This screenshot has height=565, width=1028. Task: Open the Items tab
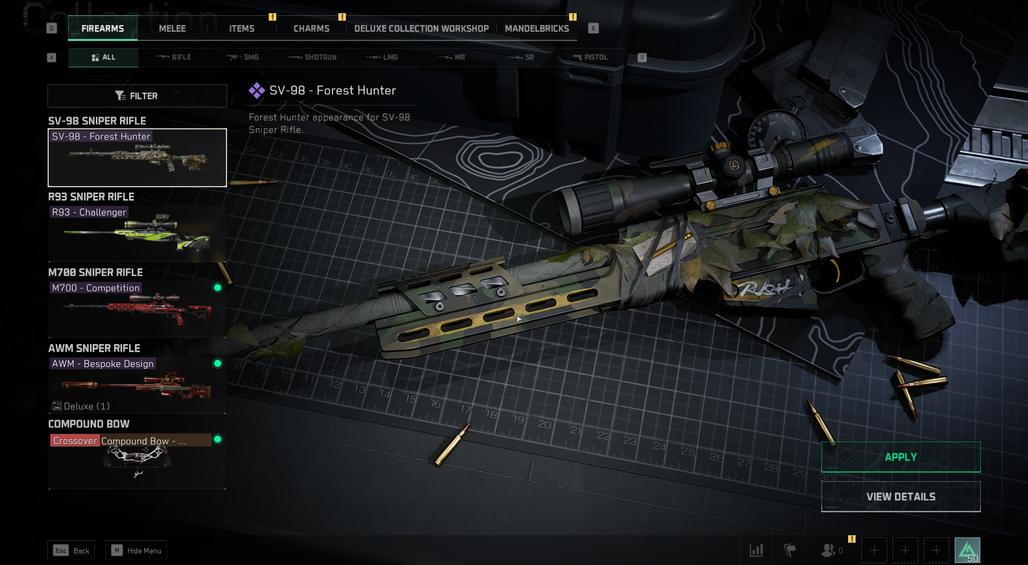[241, 28]
